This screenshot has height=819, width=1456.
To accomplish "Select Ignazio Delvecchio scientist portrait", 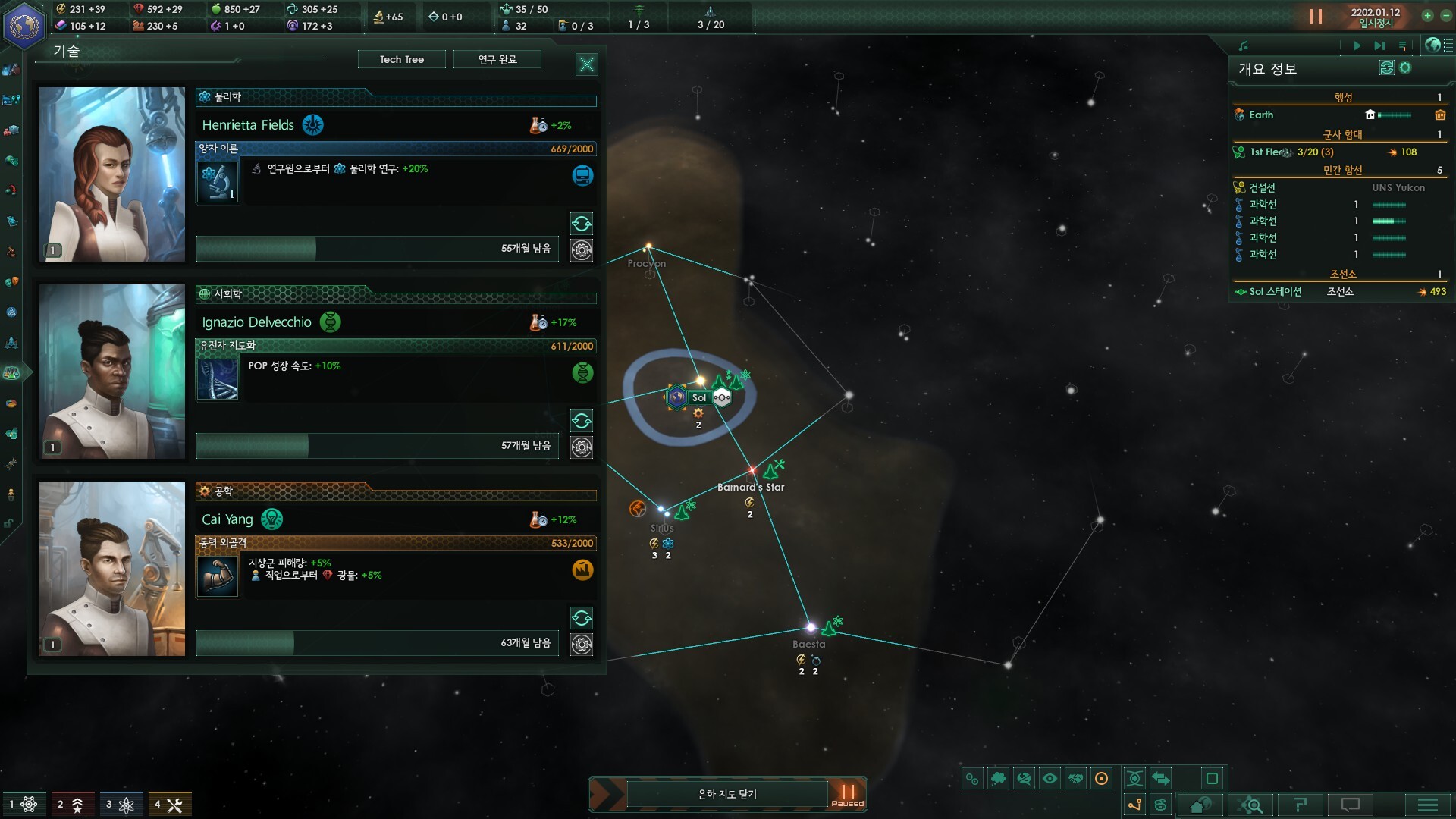I will [x=112, y=371].
